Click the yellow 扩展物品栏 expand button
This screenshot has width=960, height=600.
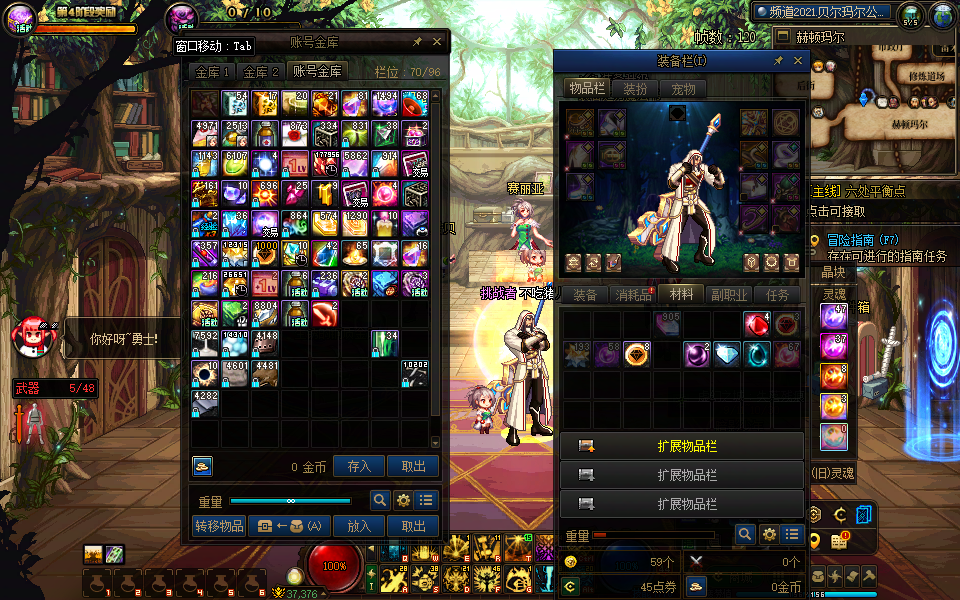[x=682, y=446]
